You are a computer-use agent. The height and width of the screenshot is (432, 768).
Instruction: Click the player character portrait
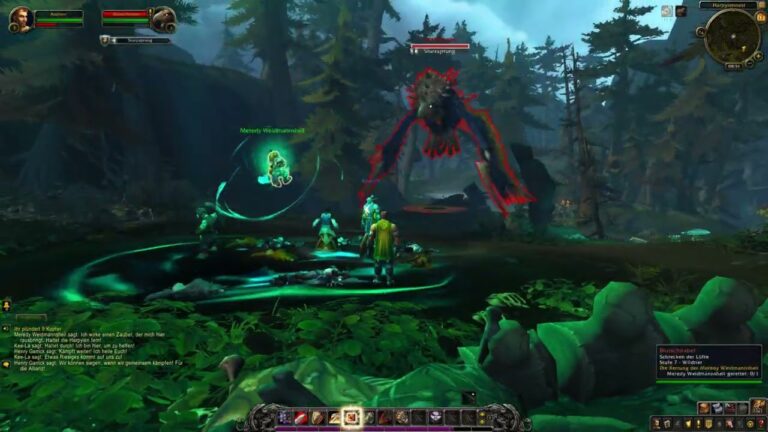pyautogui.click(x=19, y=19)
